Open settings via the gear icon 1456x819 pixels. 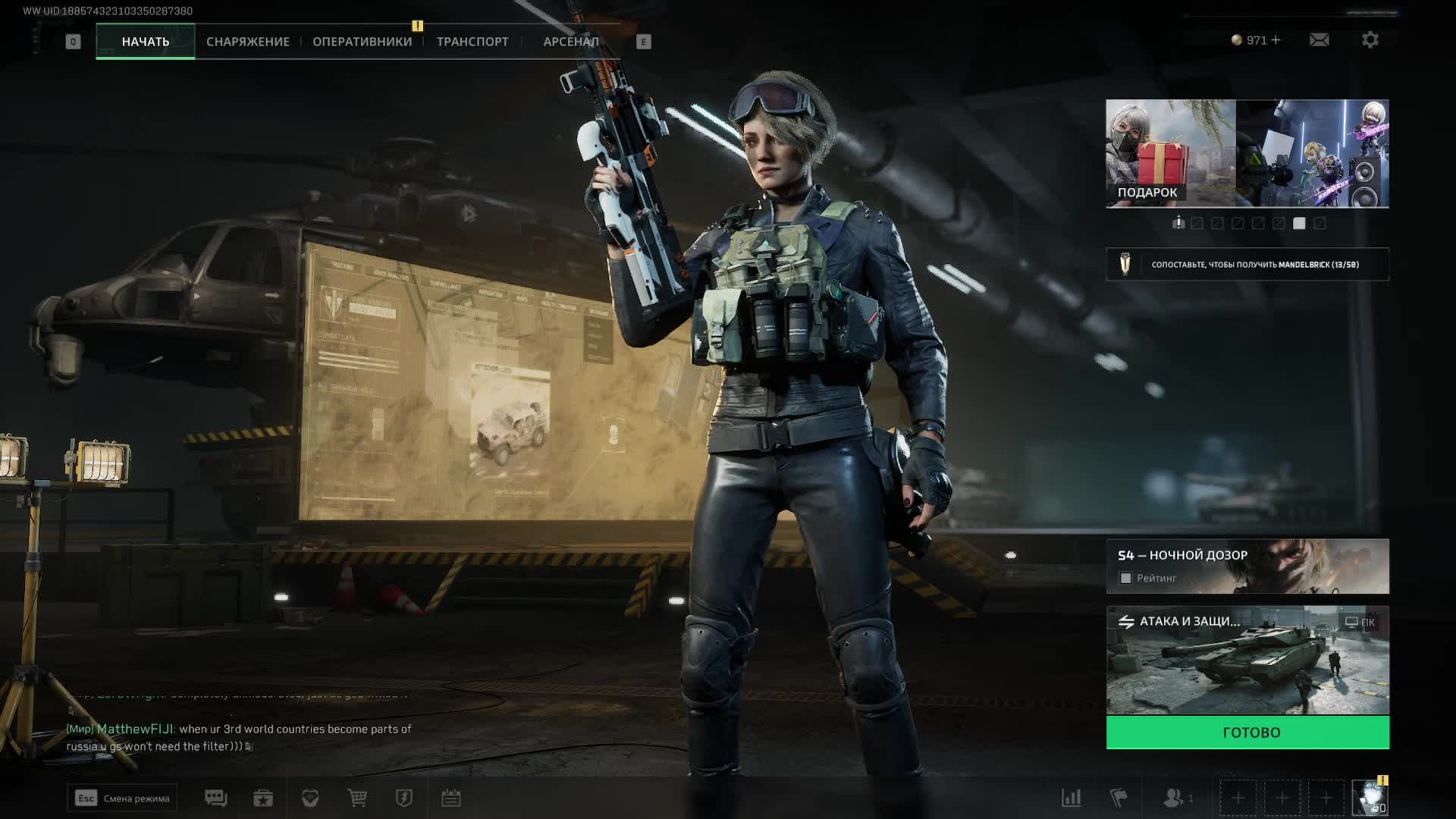point(1370,39)
